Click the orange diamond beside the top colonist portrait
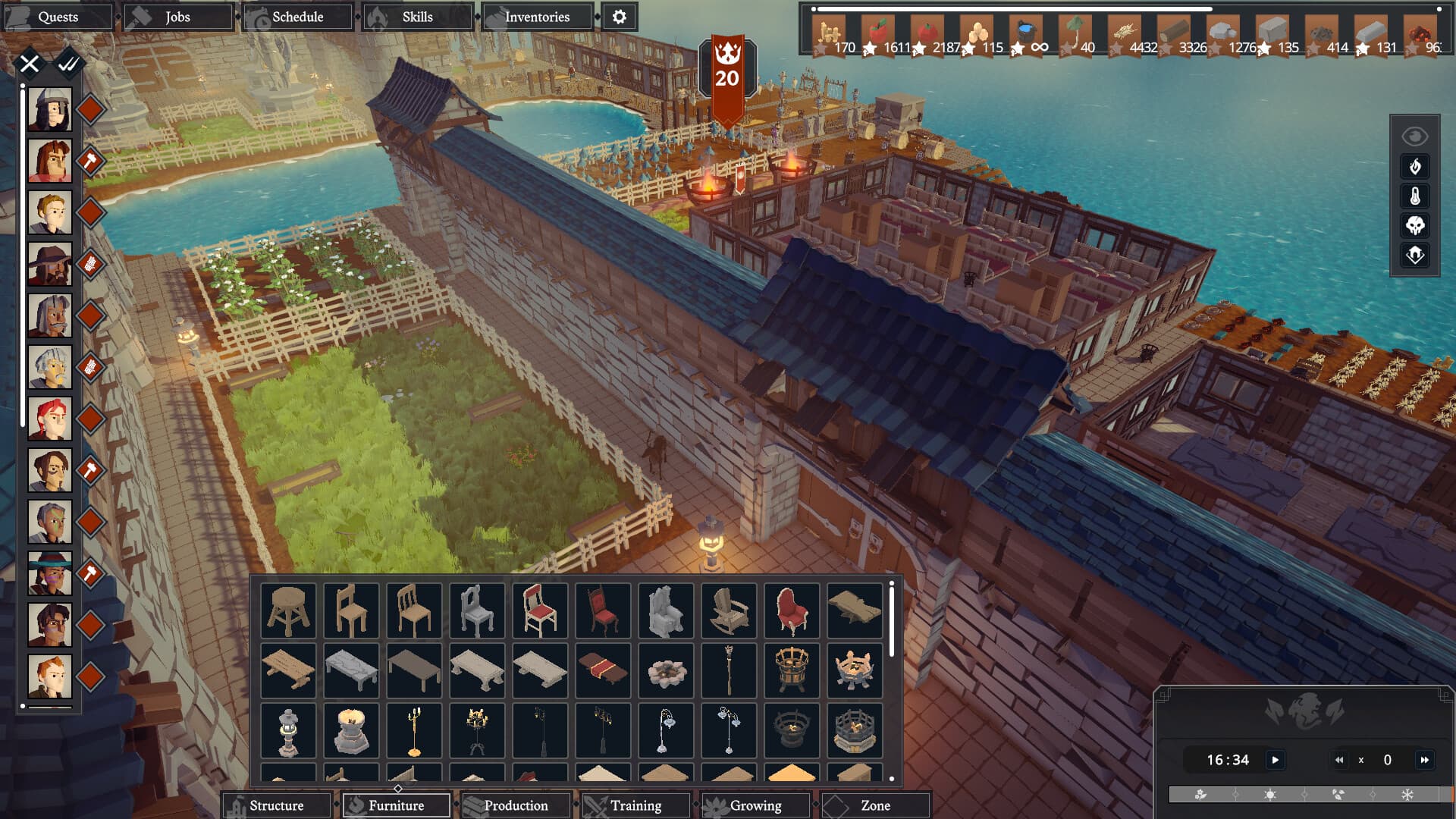This screenshot has height=819, width=1456. (89, 109)
